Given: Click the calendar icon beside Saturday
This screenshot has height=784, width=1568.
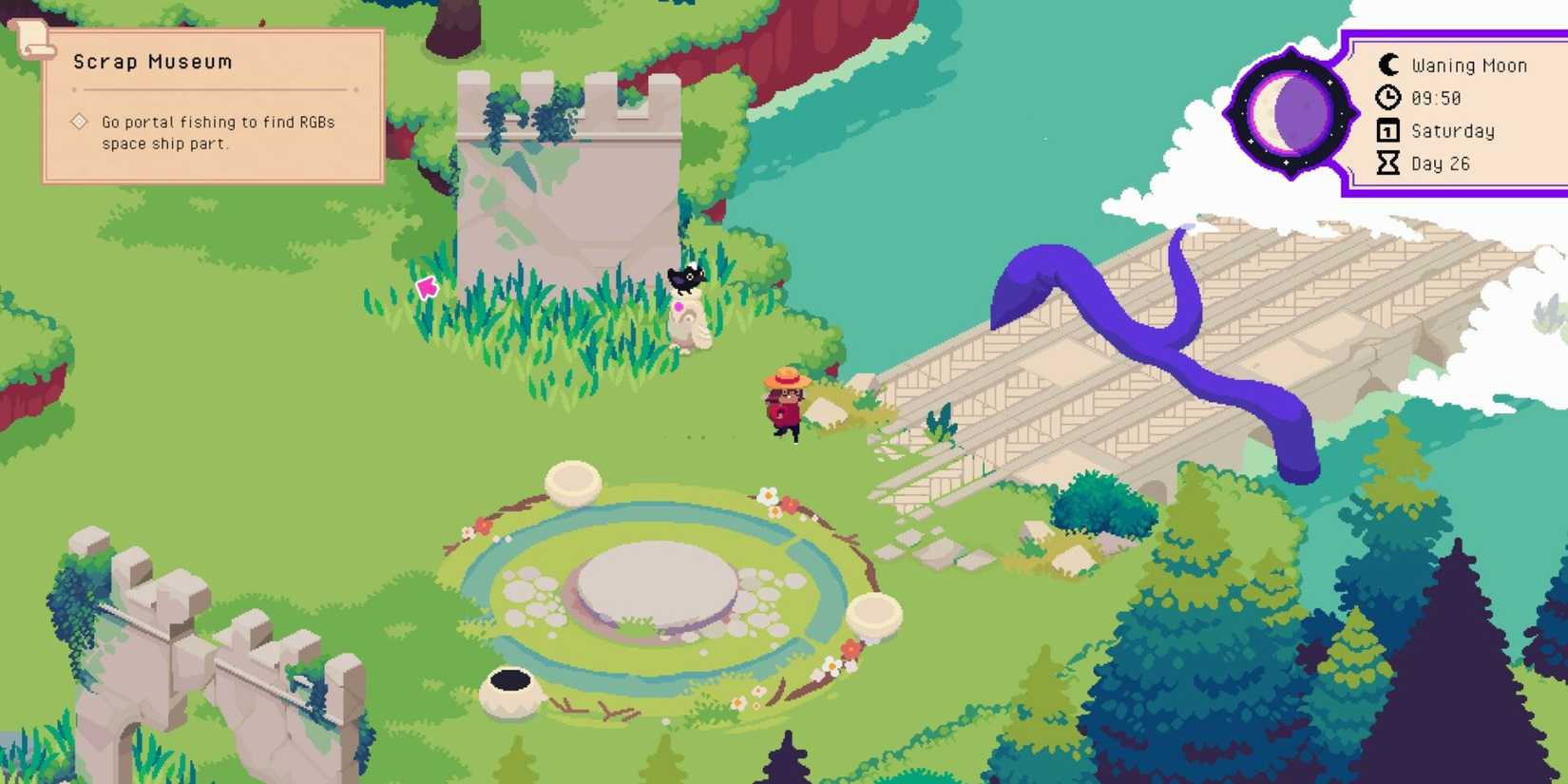Looking at the screenshot, I should (1387, 130).
